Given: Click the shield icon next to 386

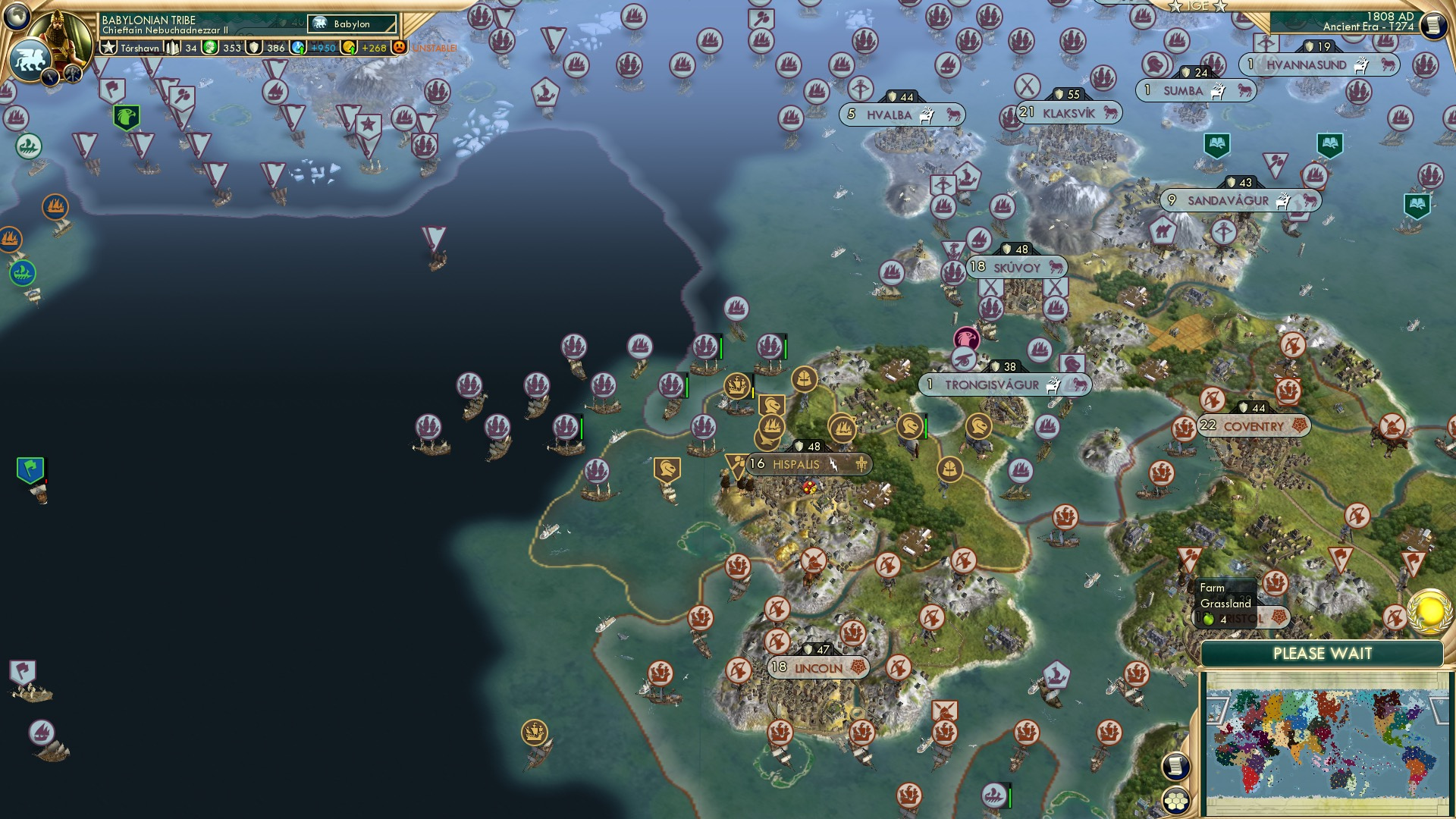Looking at the screenshot, I should click(x=254, y=48).
